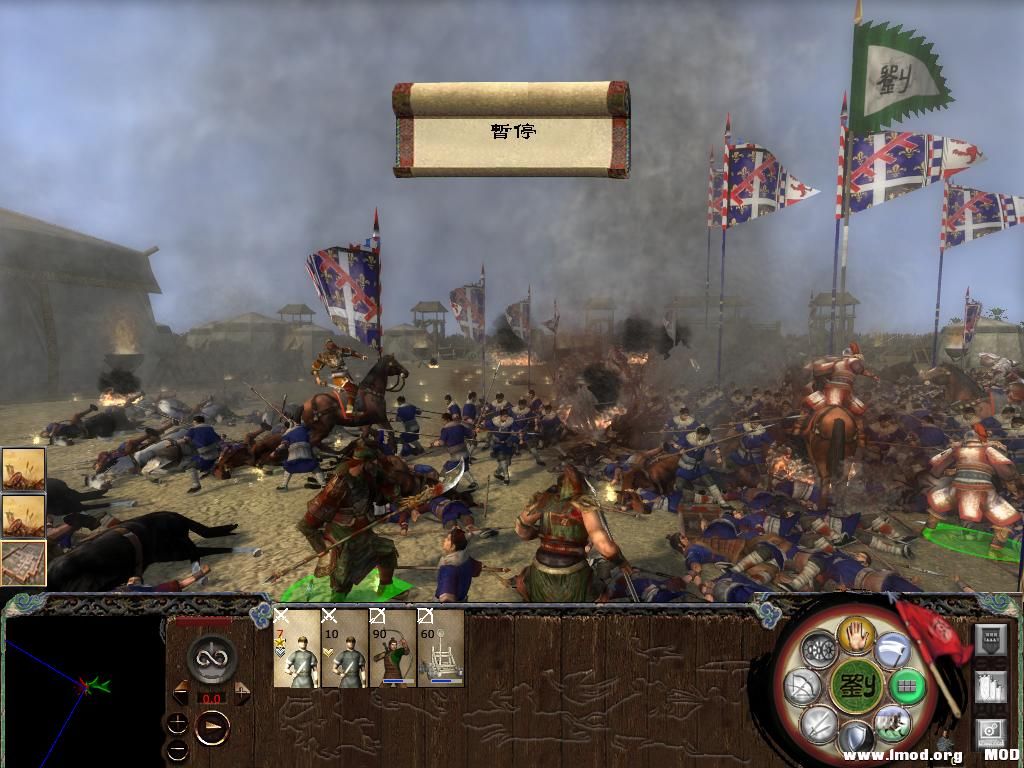Click the white flag withdraw button
Viewport: 1024px width, 768px height.
pos(892,650)
